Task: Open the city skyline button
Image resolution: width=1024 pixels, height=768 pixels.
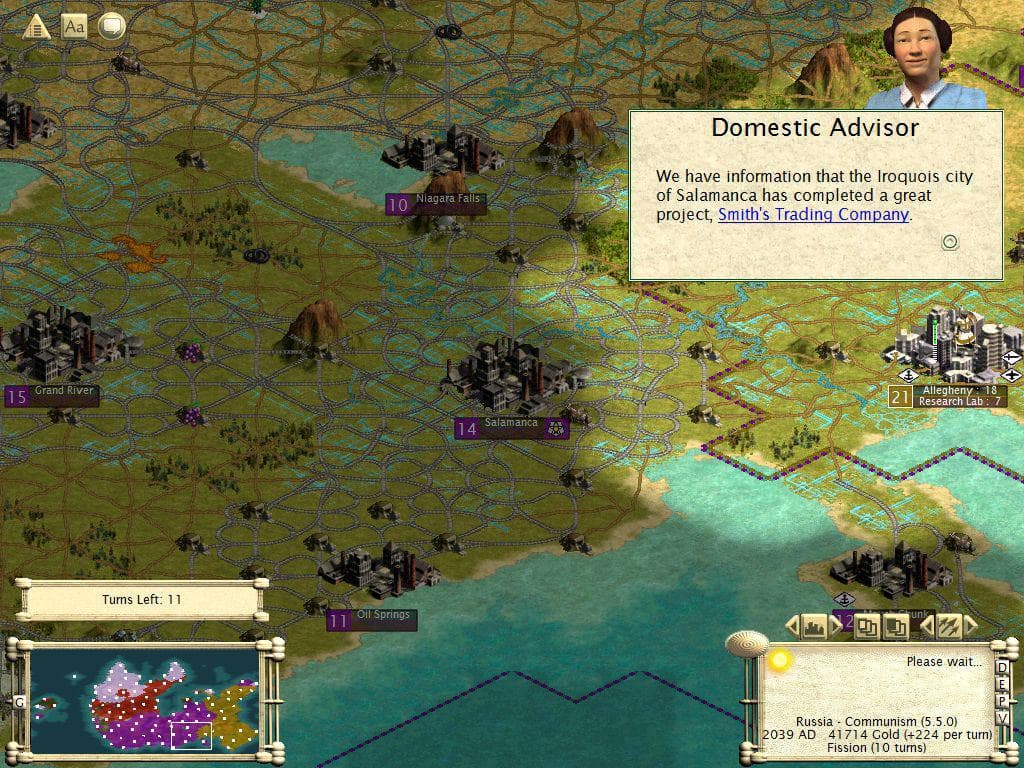Action: pyautogui.click(x=814, y=627)
